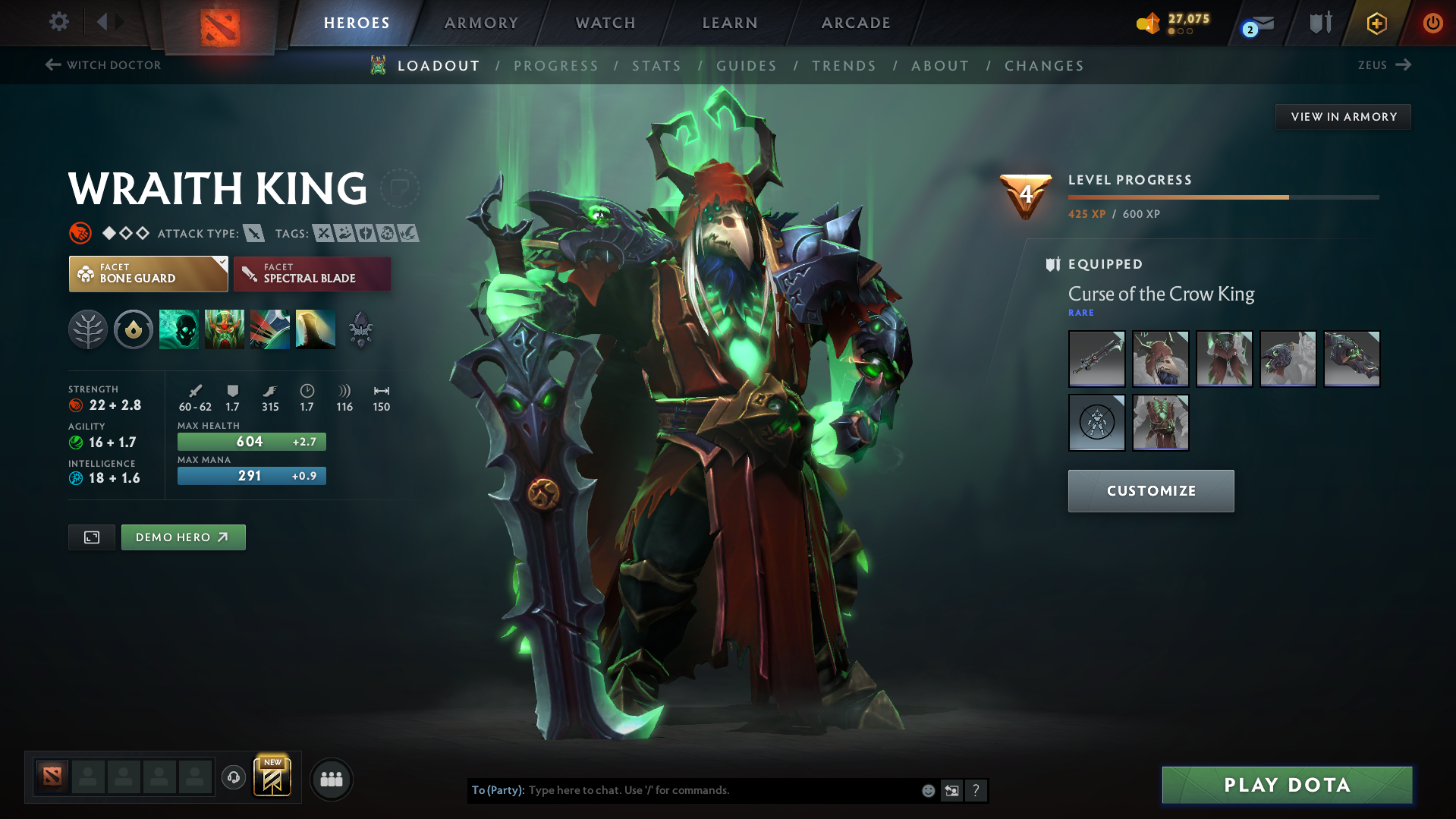Viewport: 1456px width, 819px height.
Task: Switch to the GUIDES tab
Action: (x=746, y=66)
